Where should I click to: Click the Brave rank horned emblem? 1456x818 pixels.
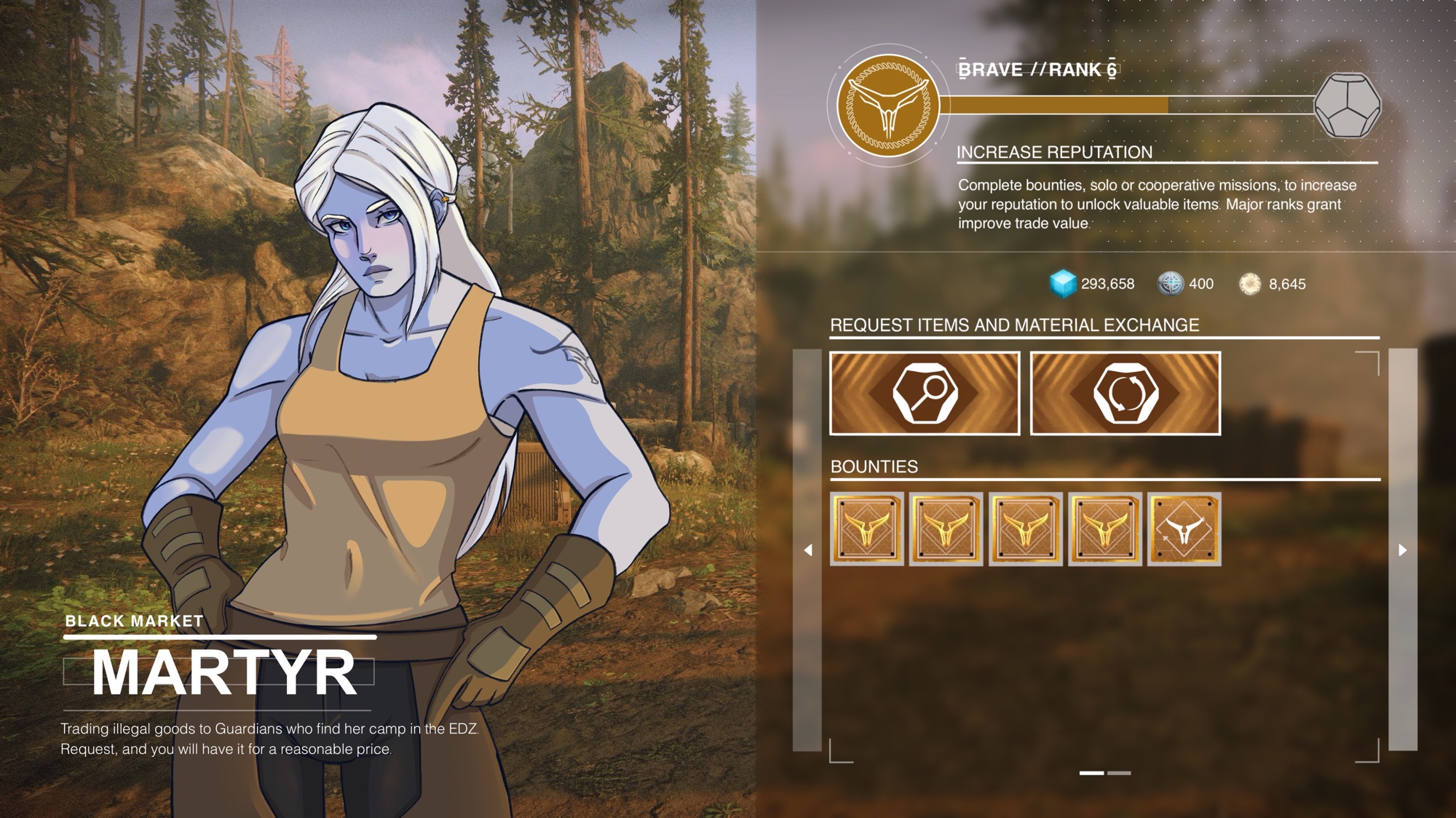click(x=887, y=106)
